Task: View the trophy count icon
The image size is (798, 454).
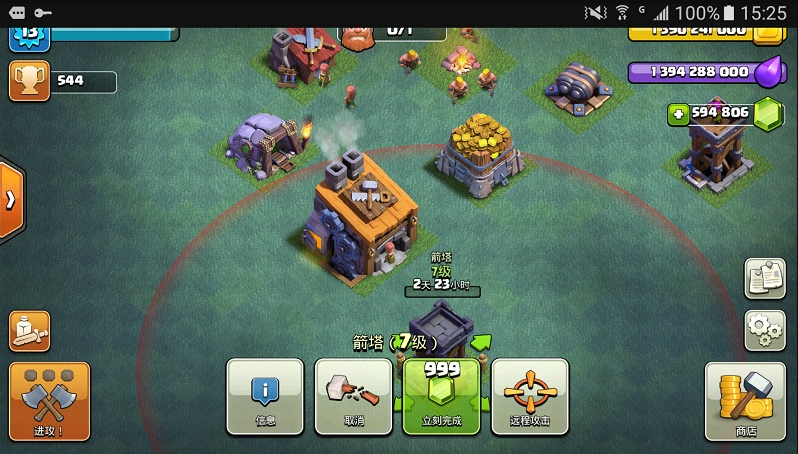Action: (29, 81)
